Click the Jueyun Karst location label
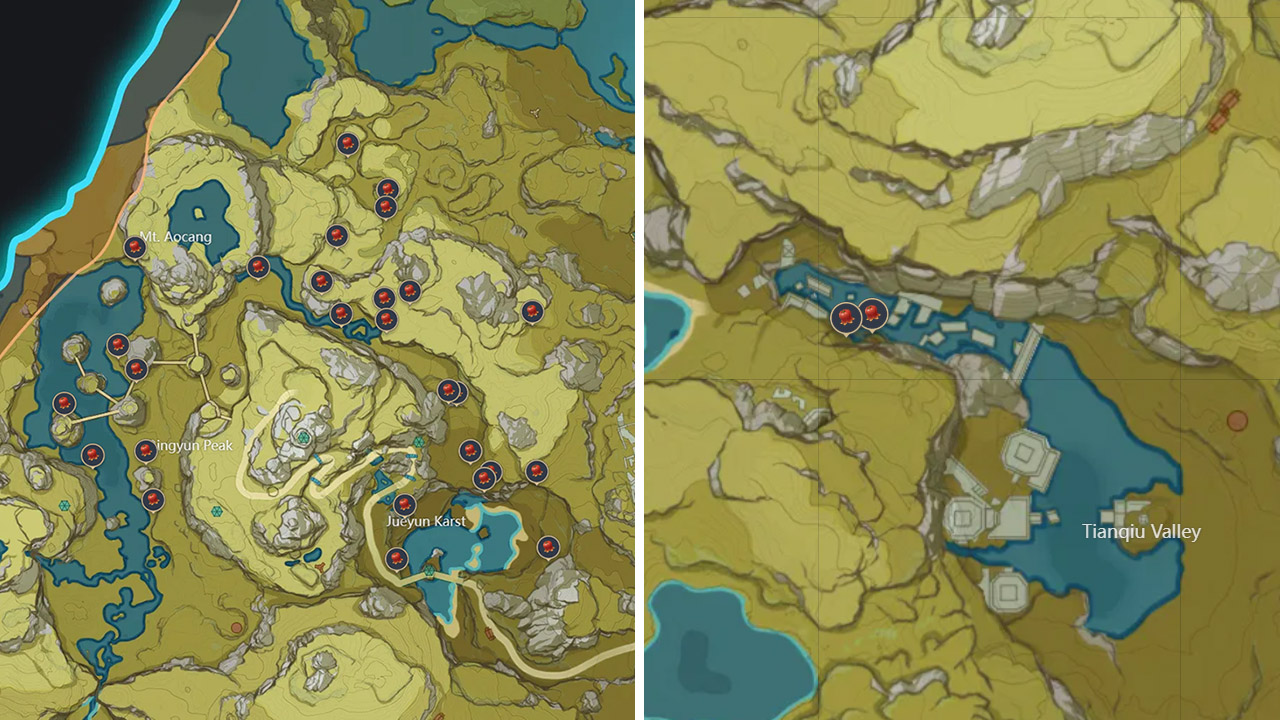 [424, 521]
